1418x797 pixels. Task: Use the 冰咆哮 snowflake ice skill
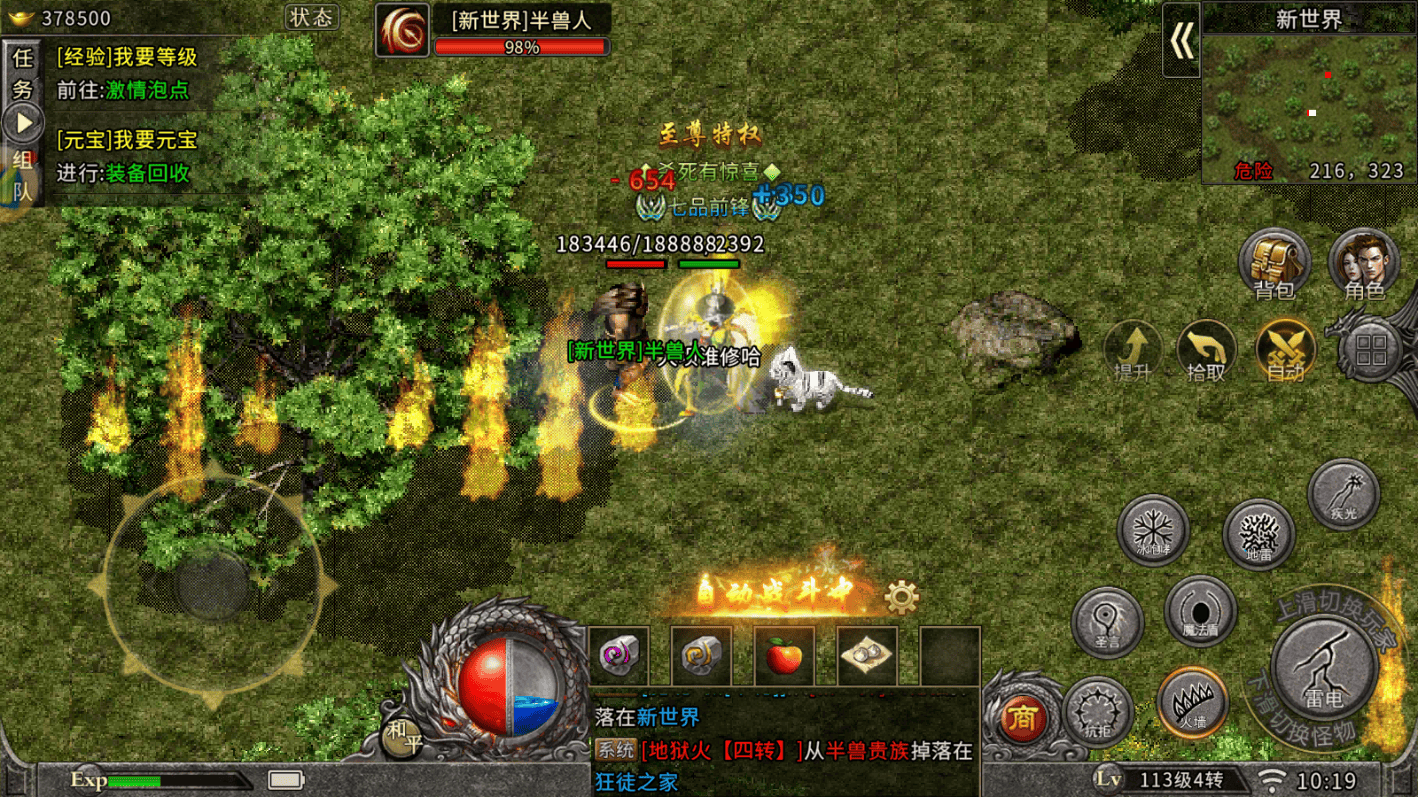1153,529
